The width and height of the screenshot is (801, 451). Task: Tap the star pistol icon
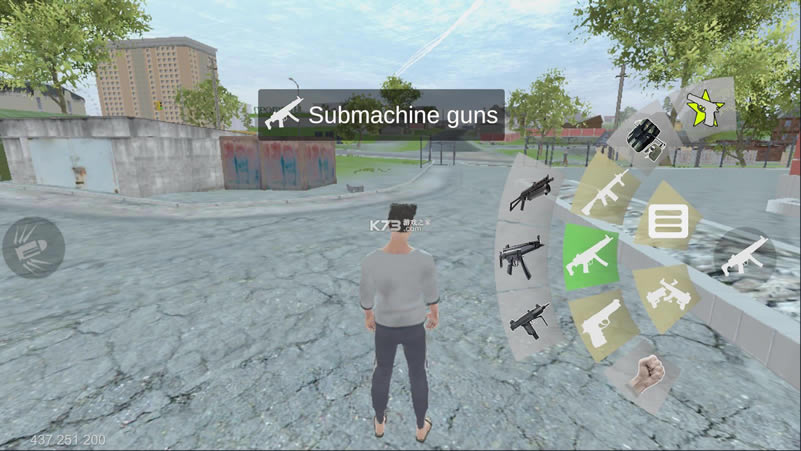coord(706,110)
